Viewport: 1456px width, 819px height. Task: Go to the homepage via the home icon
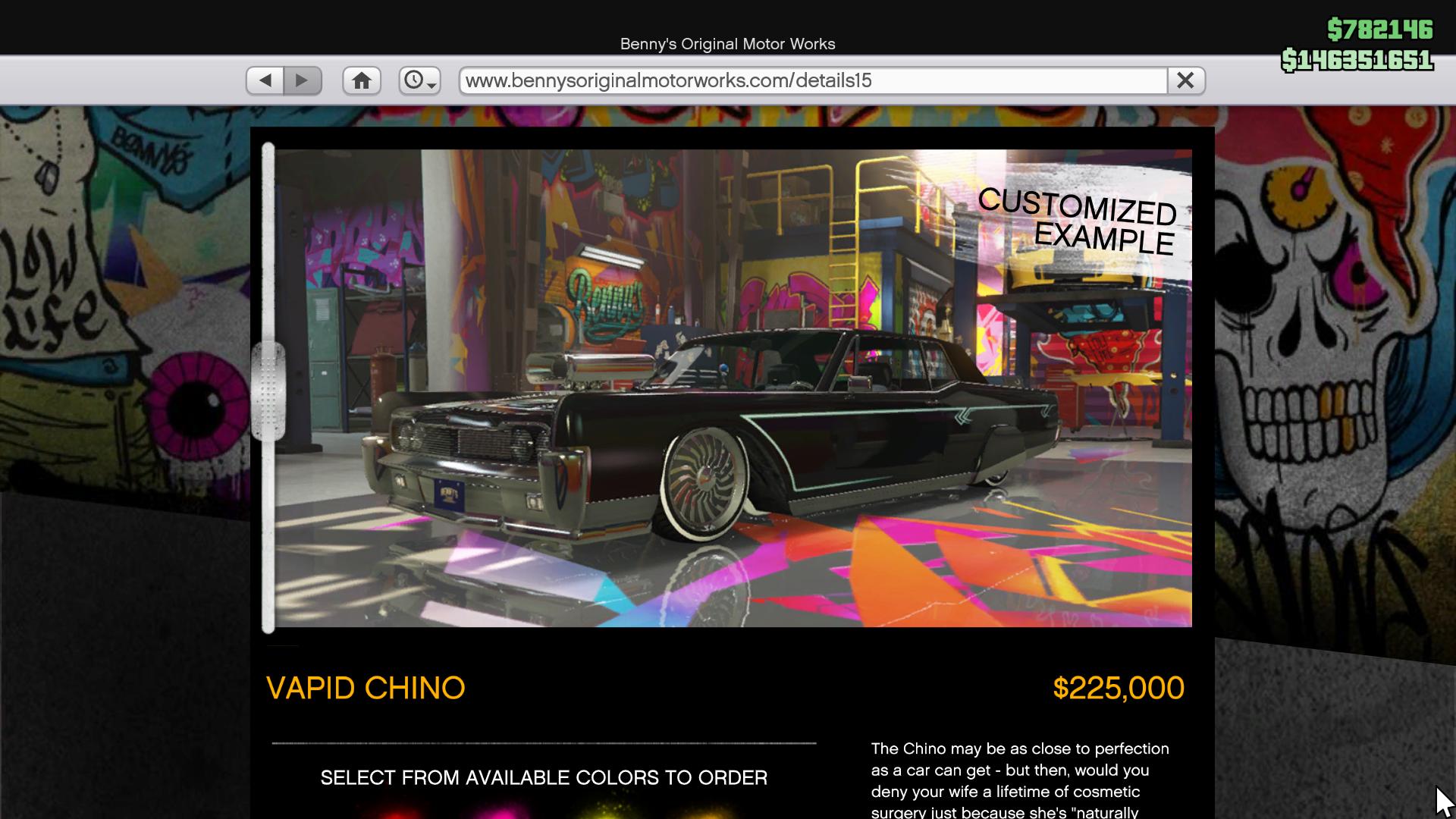362,79
